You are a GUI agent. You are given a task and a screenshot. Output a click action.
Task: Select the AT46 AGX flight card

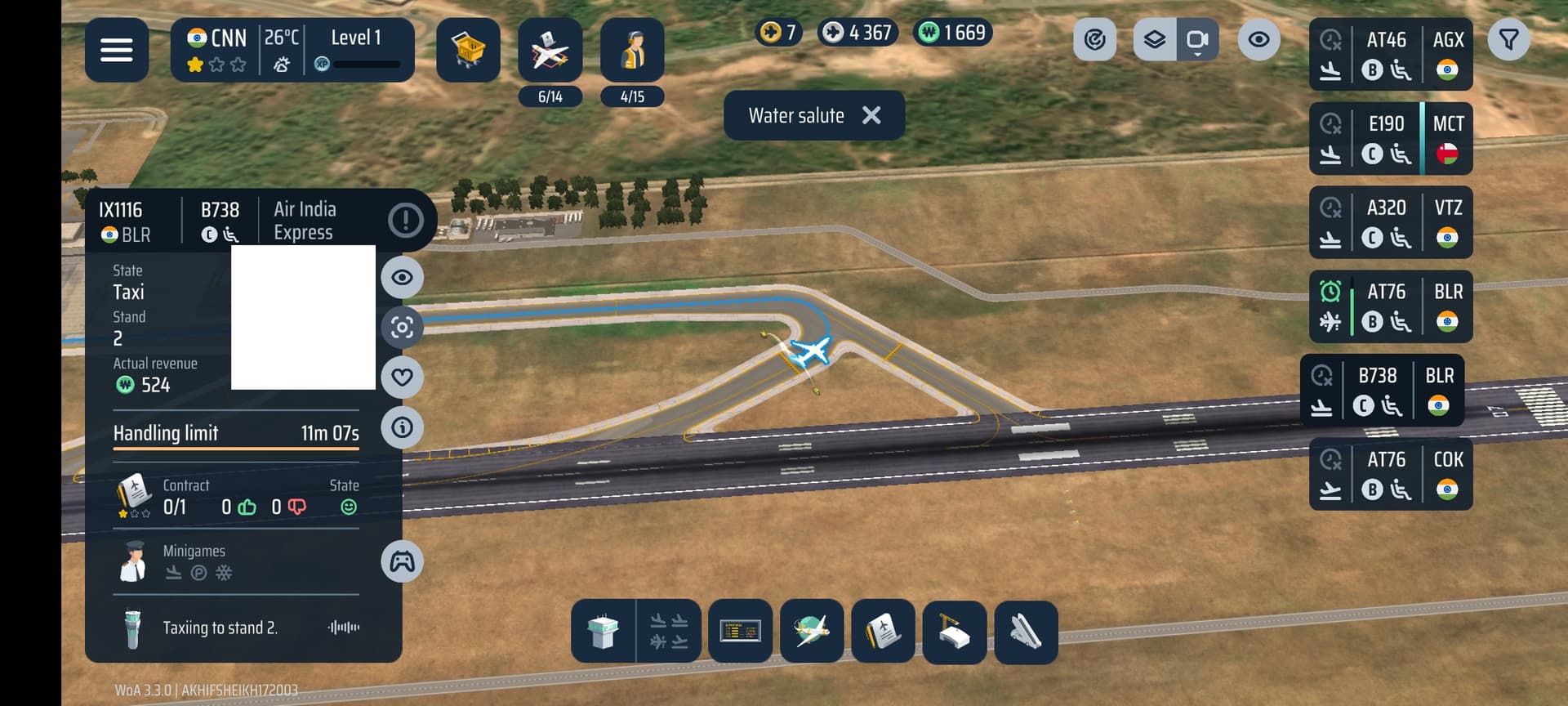point(1390,54)
